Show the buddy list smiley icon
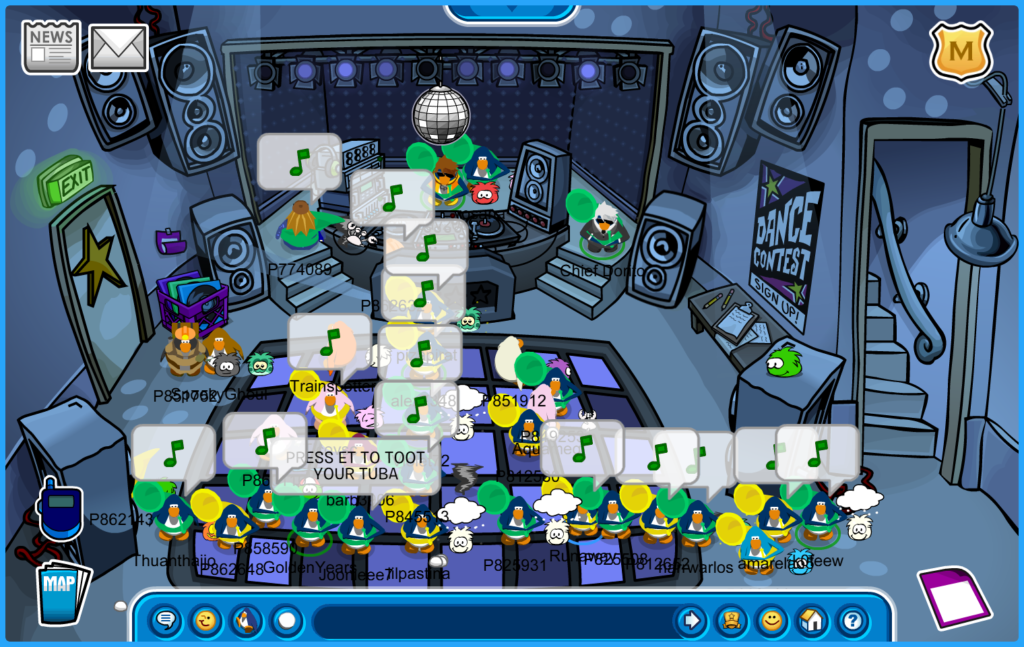This screenshot has width=1024, height=647. [771, 621]
